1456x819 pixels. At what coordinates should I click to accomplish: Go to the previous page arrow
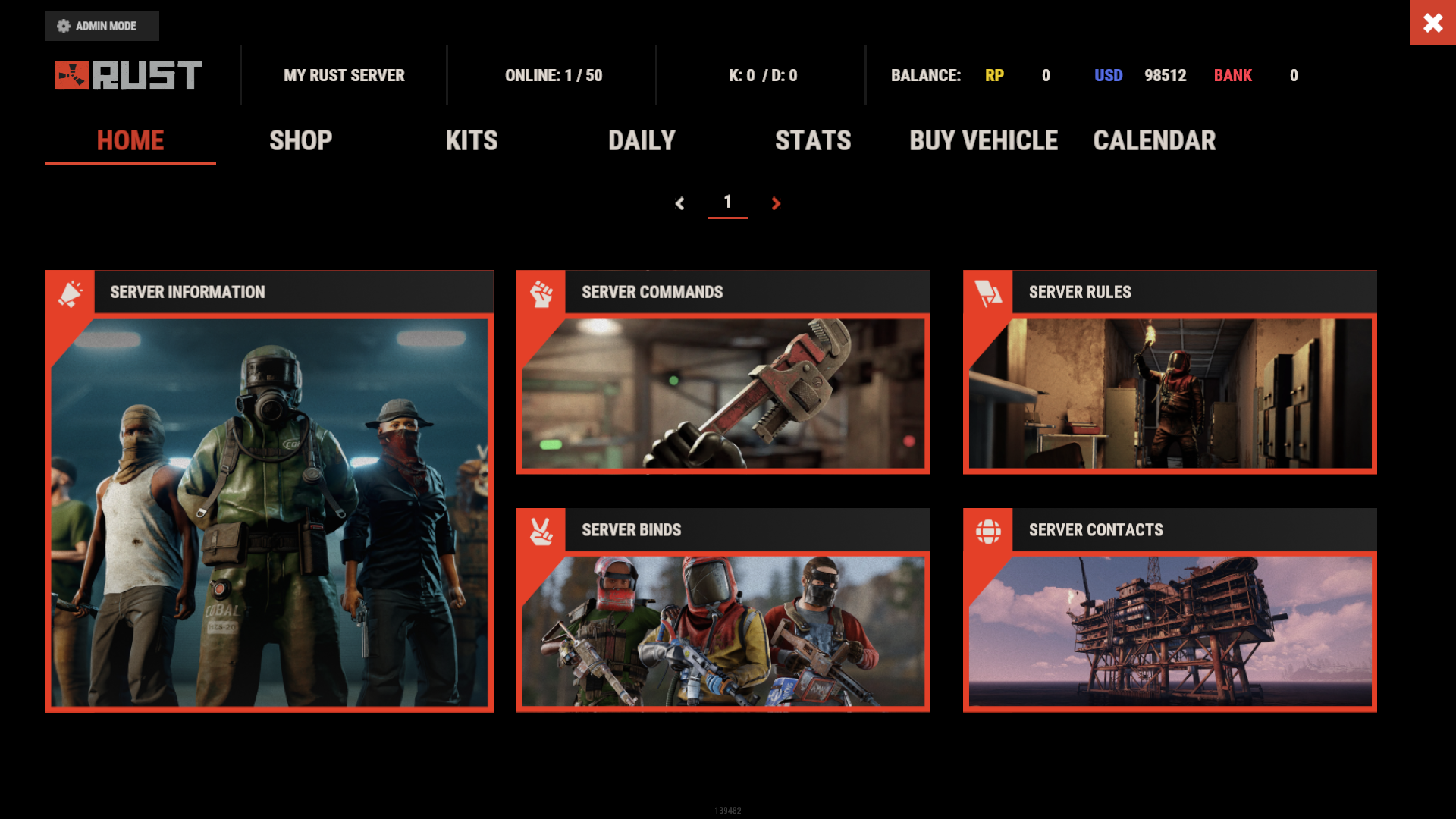680,203
